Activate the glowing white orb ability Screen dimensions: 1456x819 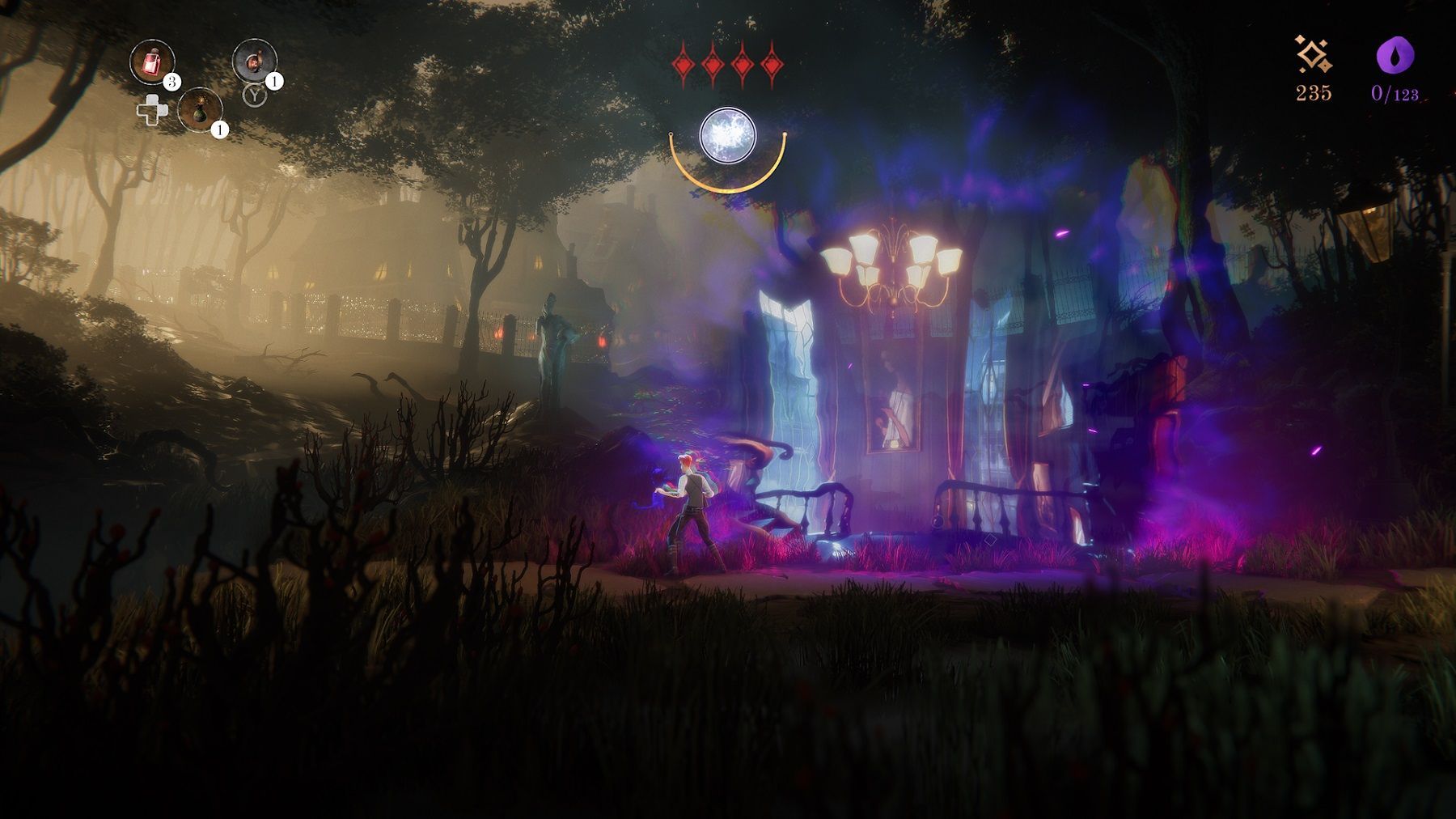(727, 135)
